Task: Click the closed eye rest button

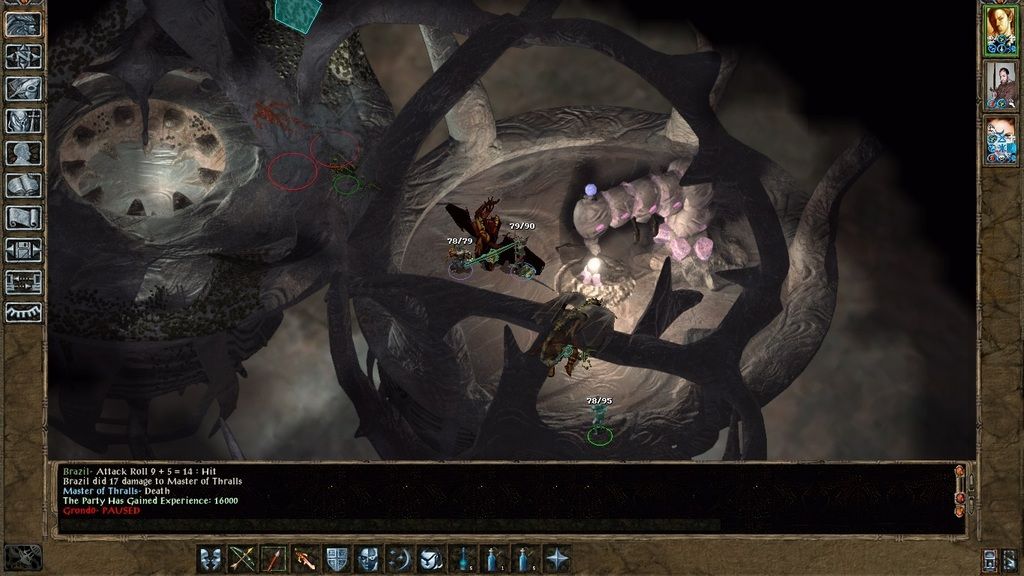Action: 23,314
